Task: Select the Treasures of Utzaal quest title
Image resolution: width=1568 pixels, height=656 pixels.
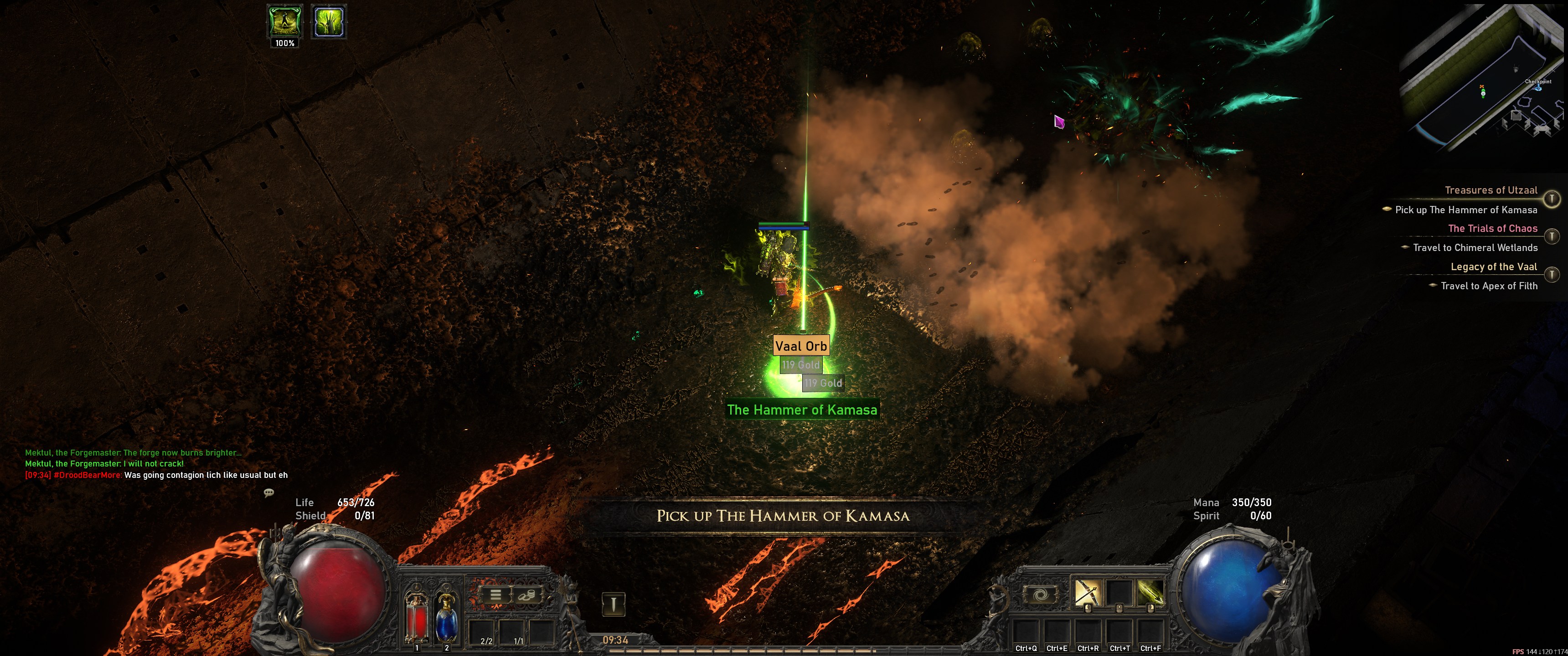Action: (x=1491, y=190)
